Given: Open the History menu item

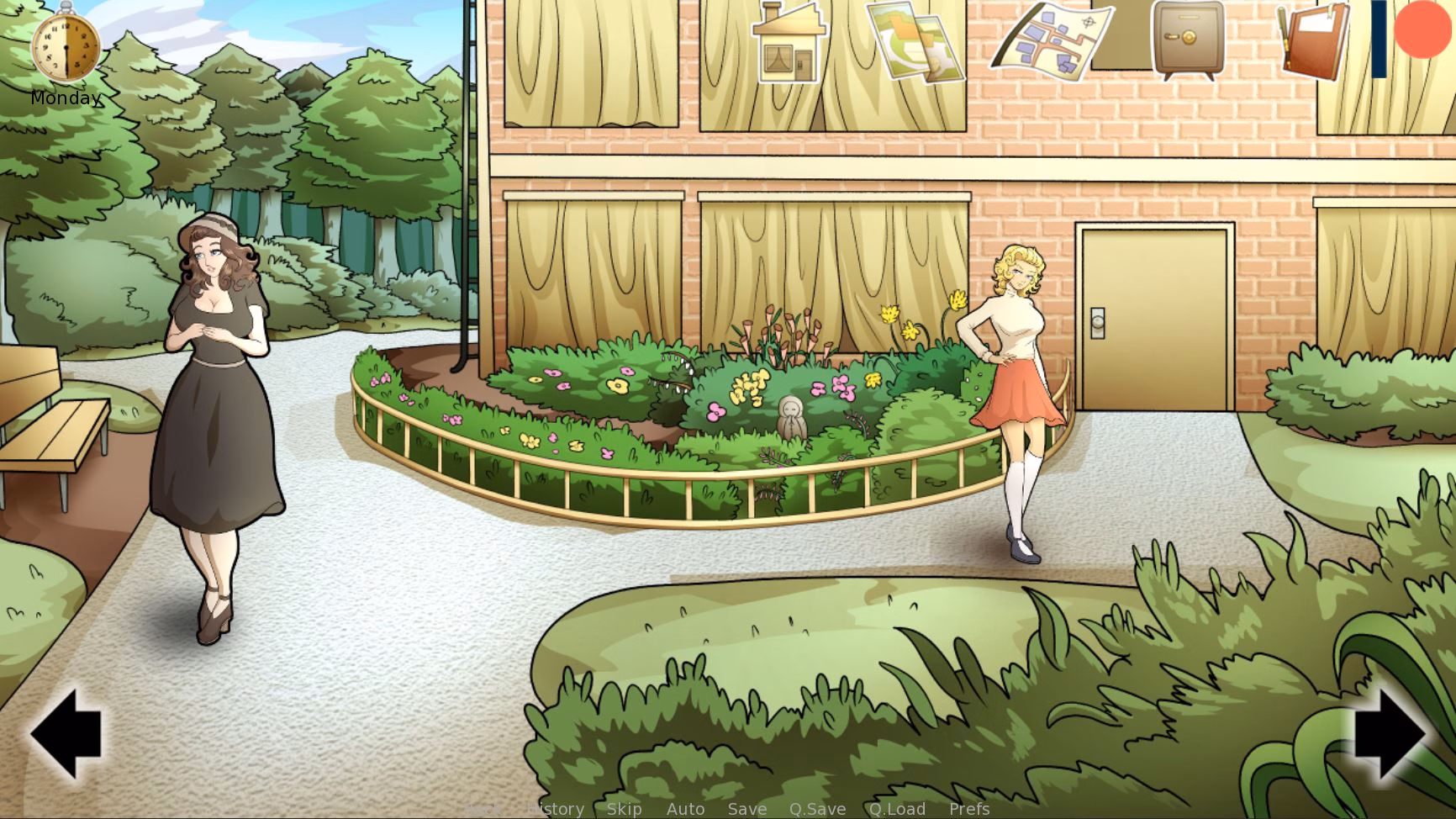Looking at the screenshot, I should [x=555, y=809].
